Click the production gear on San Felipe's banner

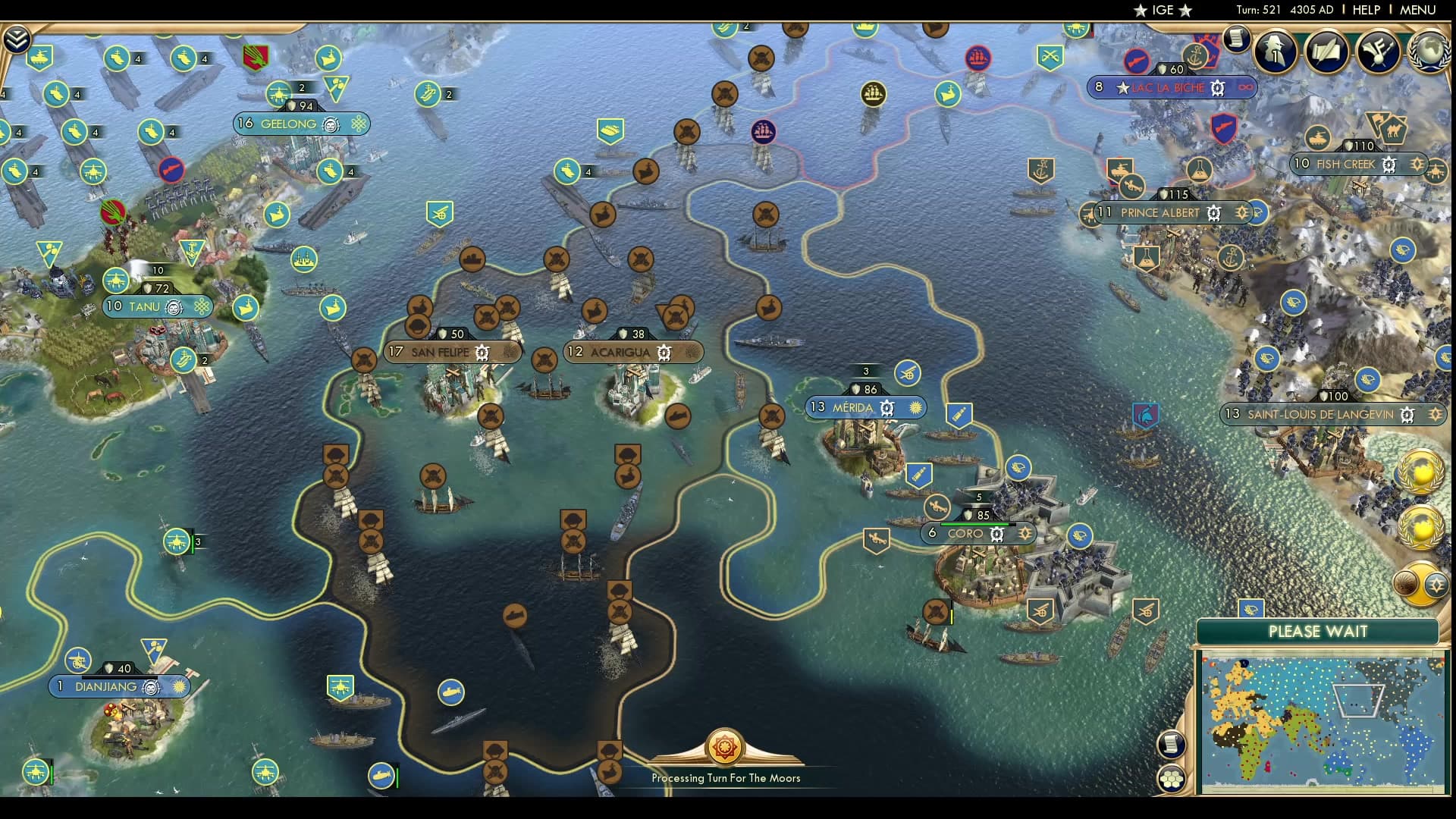(x=480, y=352)
